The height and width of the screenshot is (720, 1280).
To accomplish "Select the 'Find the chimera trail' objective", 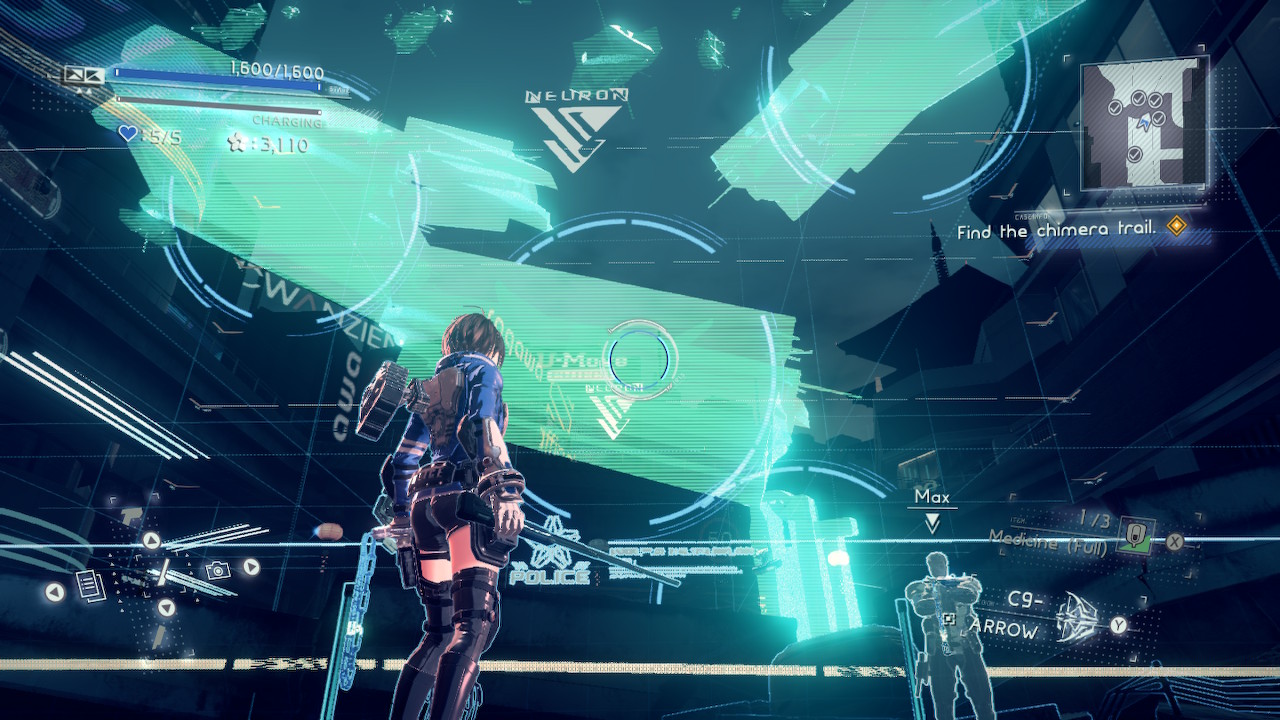I will (1057, 230).
